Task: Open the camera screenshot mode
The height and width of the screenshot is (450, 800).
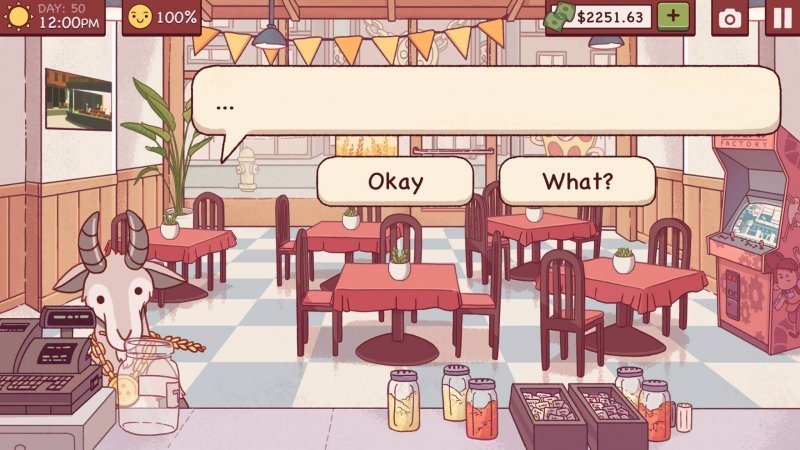Action: [730, 18]
